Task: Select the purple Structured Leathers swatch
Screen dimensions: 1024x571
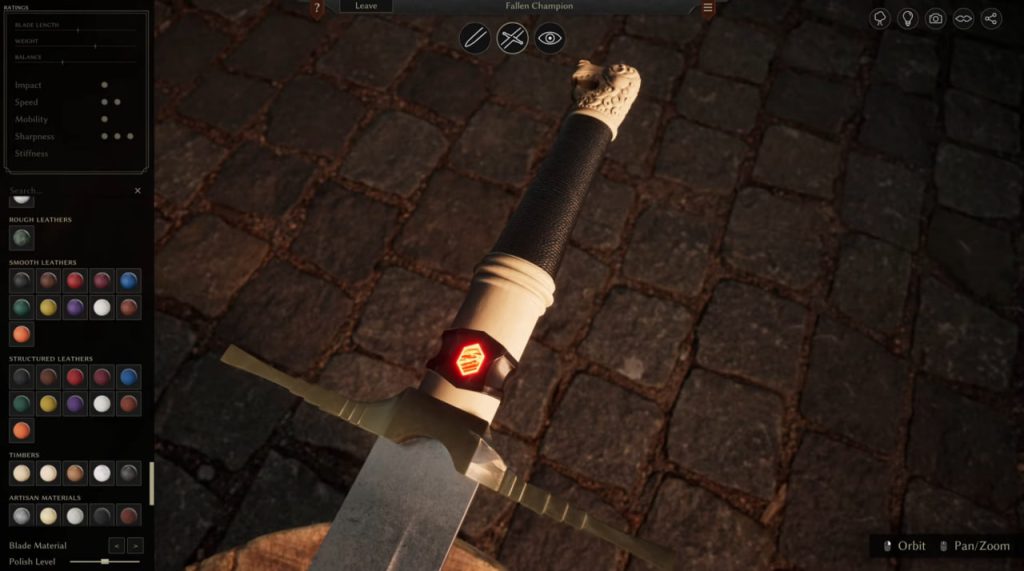Action: (75, 404)
